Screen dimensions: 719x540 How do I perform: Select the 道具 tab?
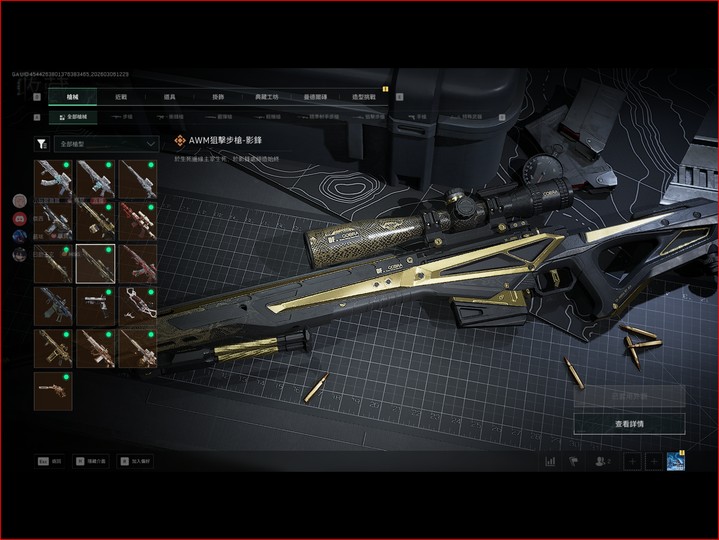click(x=170, y=97)
